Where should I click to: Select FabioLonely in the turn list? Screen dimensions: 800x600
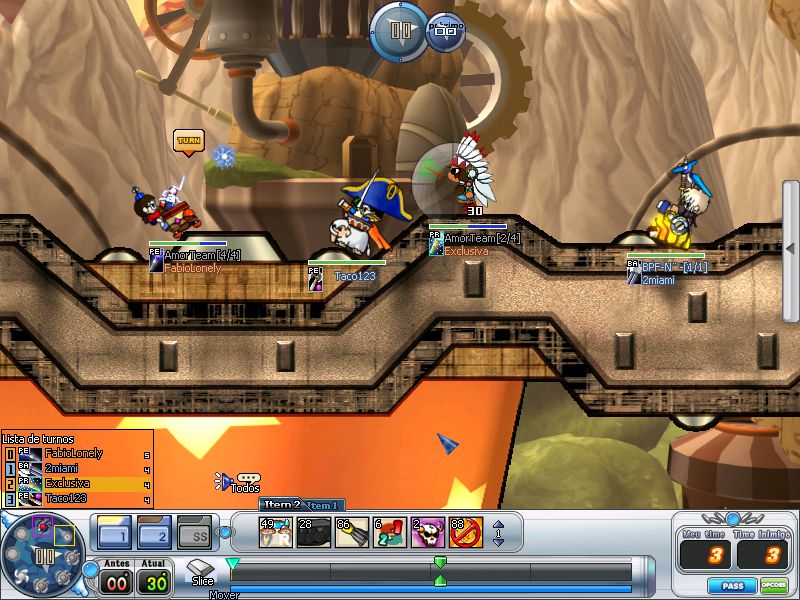click(76, 454)
